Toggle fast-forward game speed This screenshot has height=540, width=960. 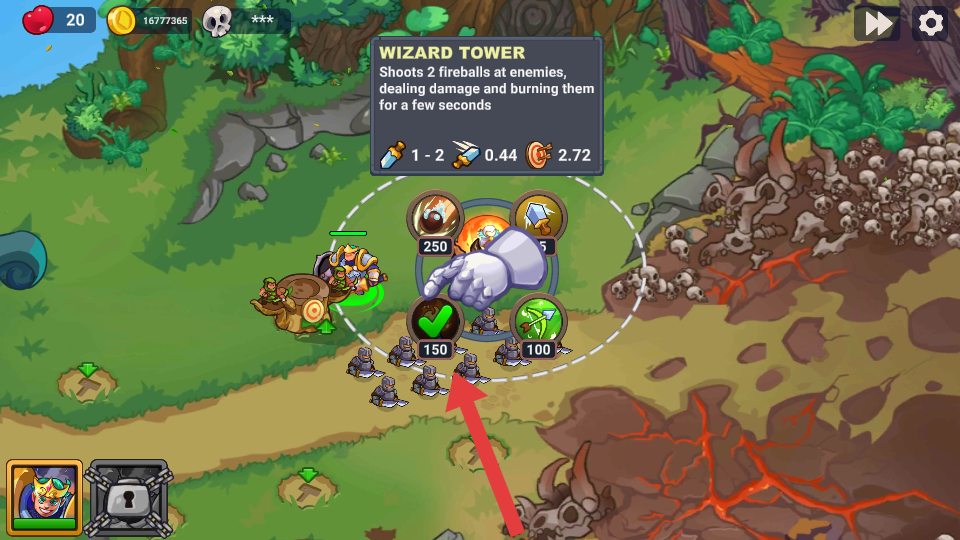click(877, 23)
